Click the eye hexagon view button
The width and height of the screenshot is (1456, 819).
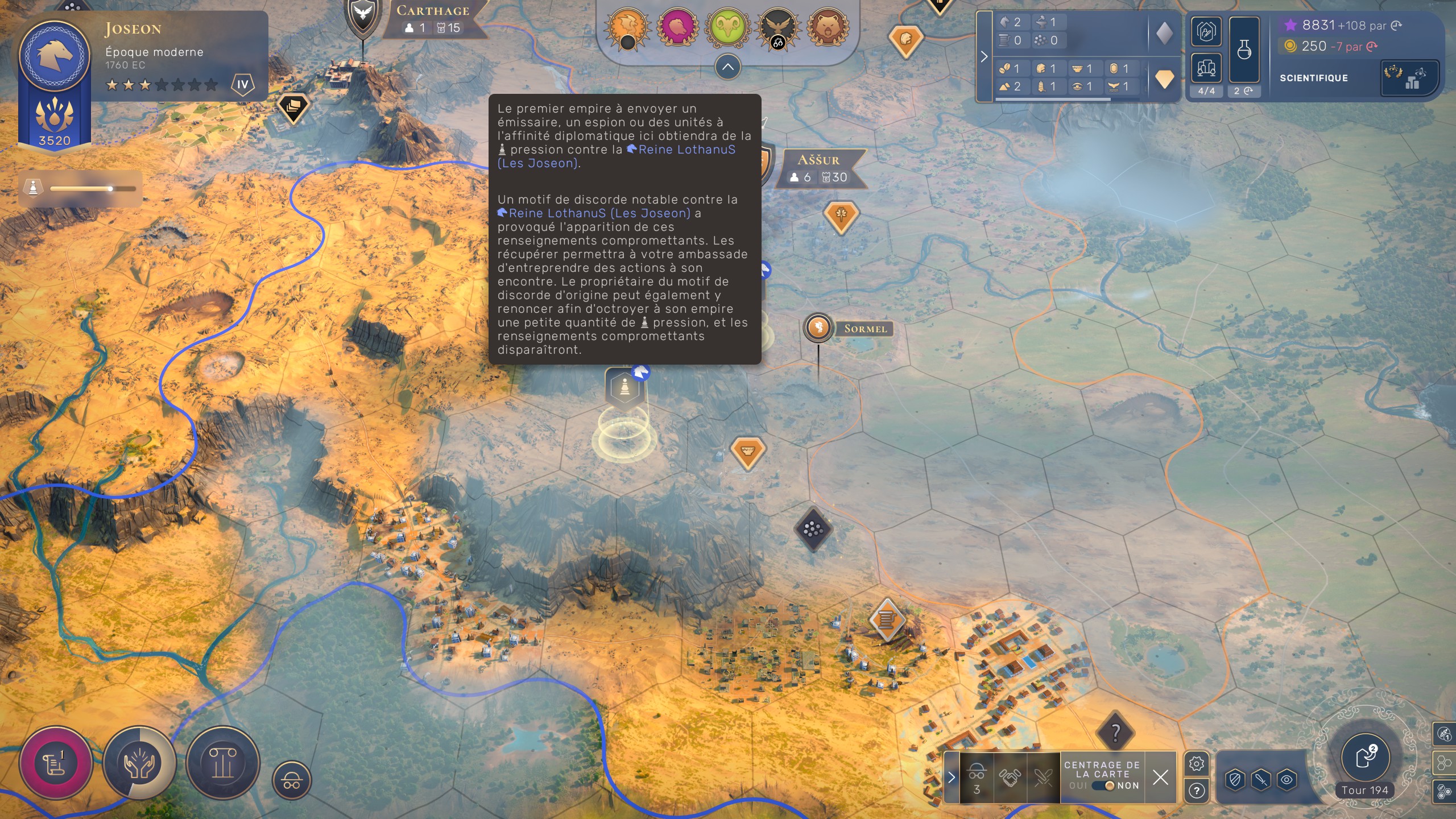[x=1287, y=780]
